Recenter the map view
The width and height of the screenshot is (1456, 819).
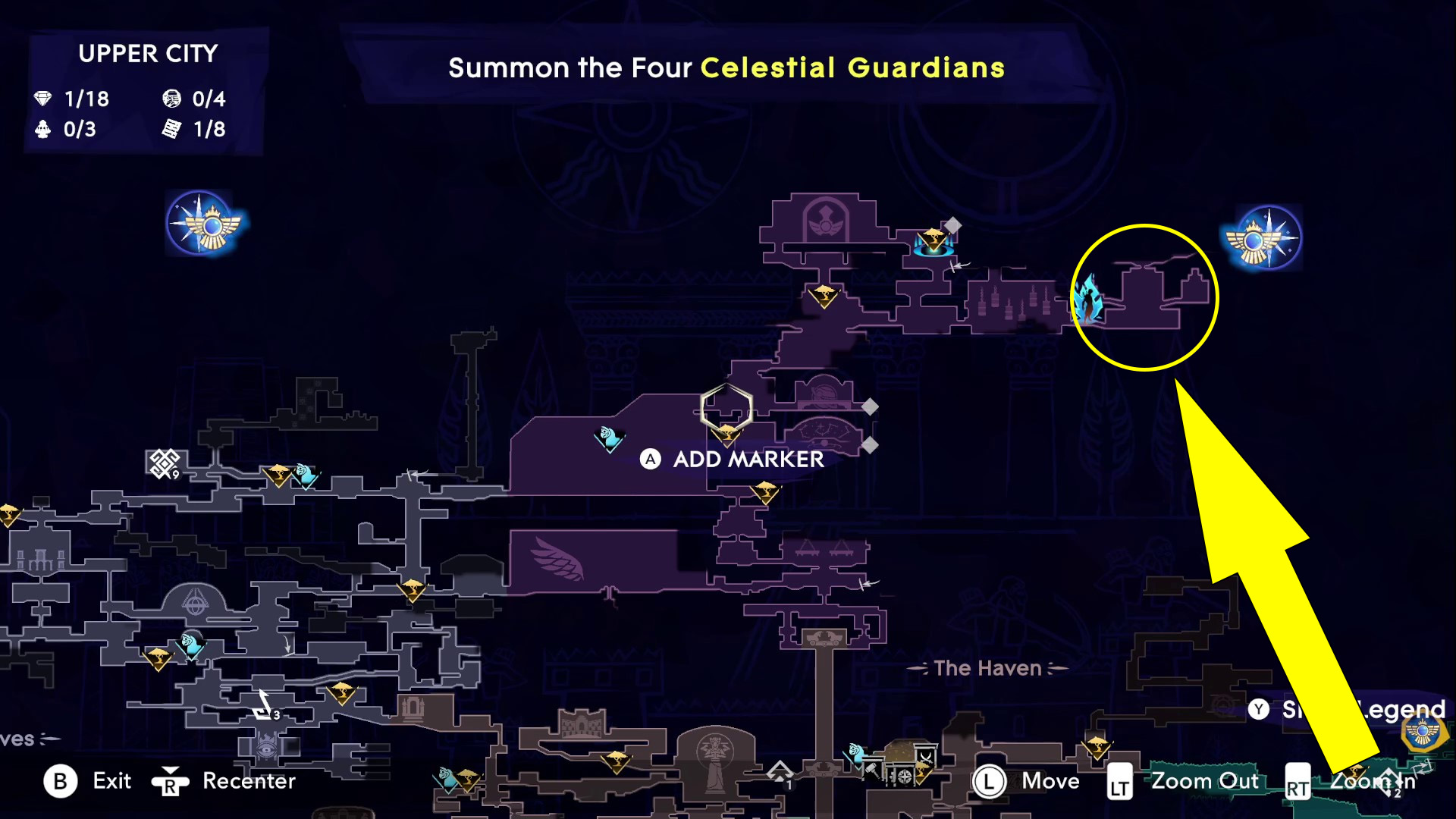(224, 781)
